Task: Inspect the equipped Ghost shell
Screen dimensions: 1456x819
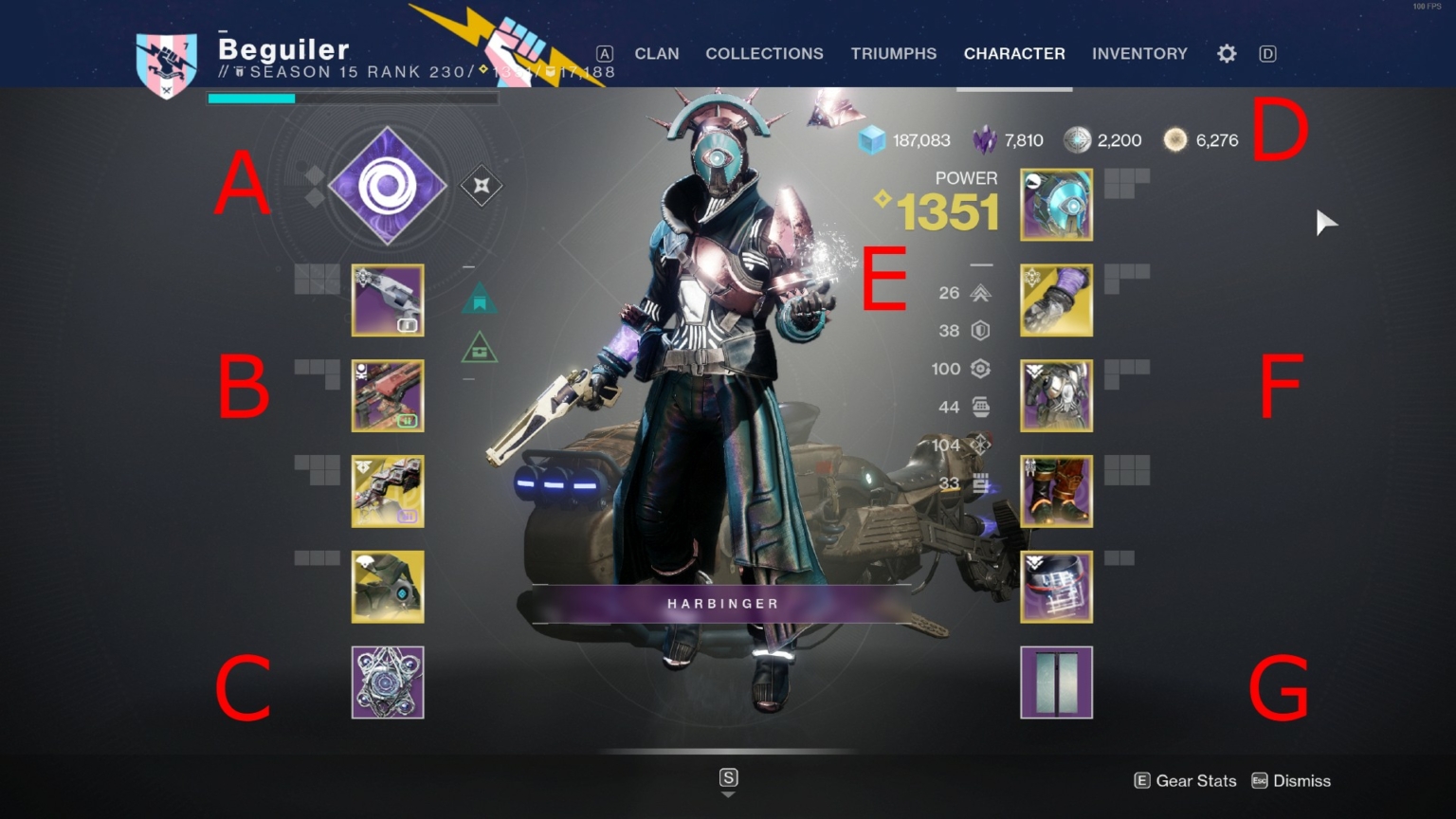Action: (387, 587)
